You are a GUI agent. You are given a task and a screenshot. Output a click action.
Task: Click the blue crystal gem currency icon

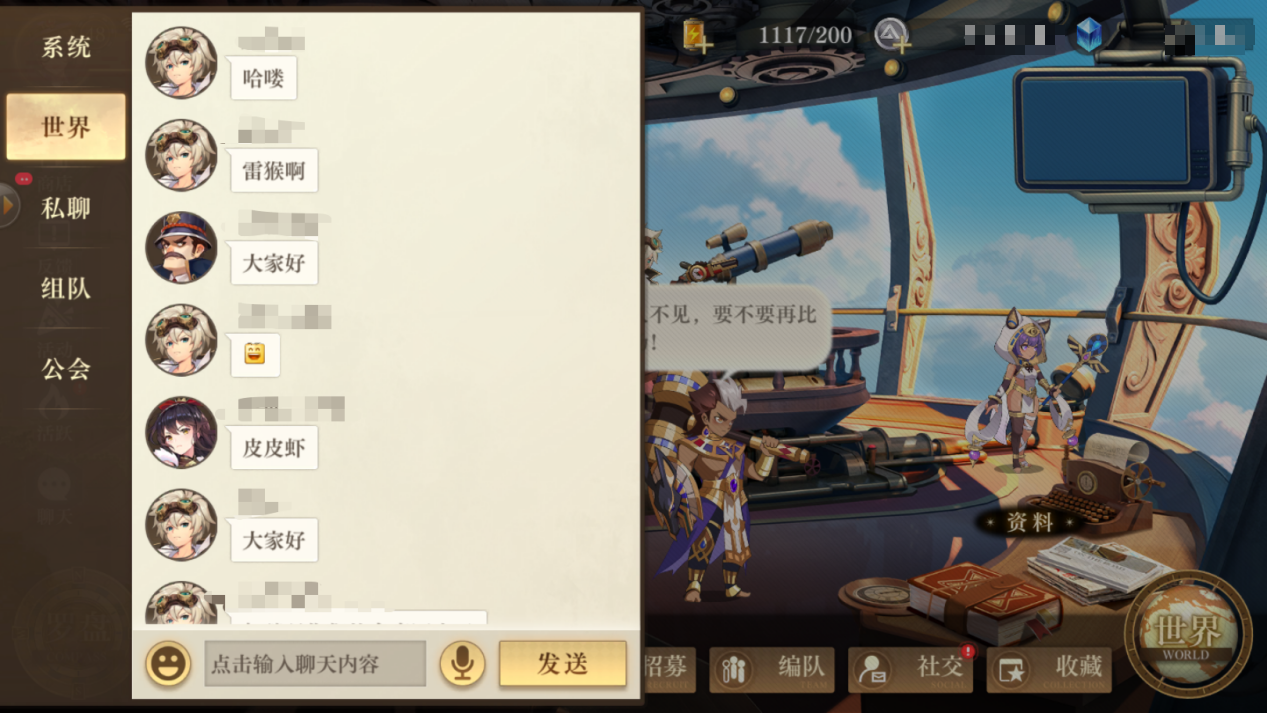tap(1089, 36)
